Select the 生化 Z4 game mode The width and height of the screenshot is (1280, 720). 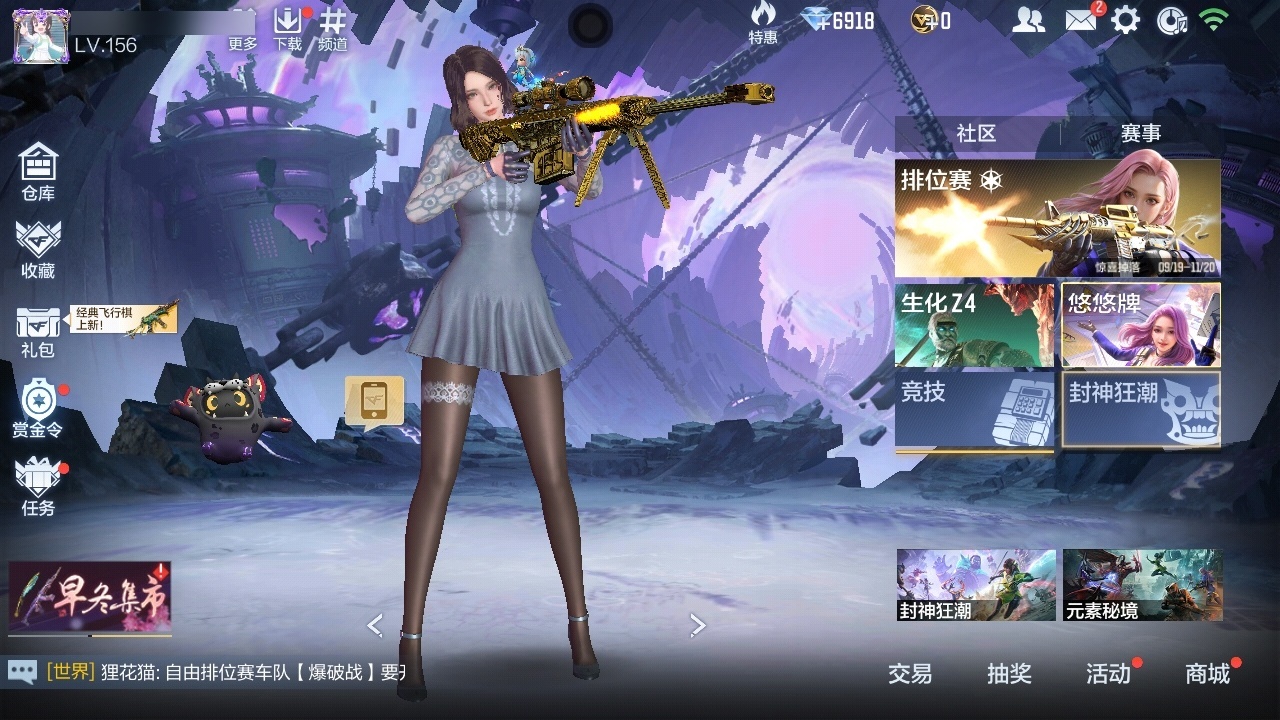coord(974,325)
